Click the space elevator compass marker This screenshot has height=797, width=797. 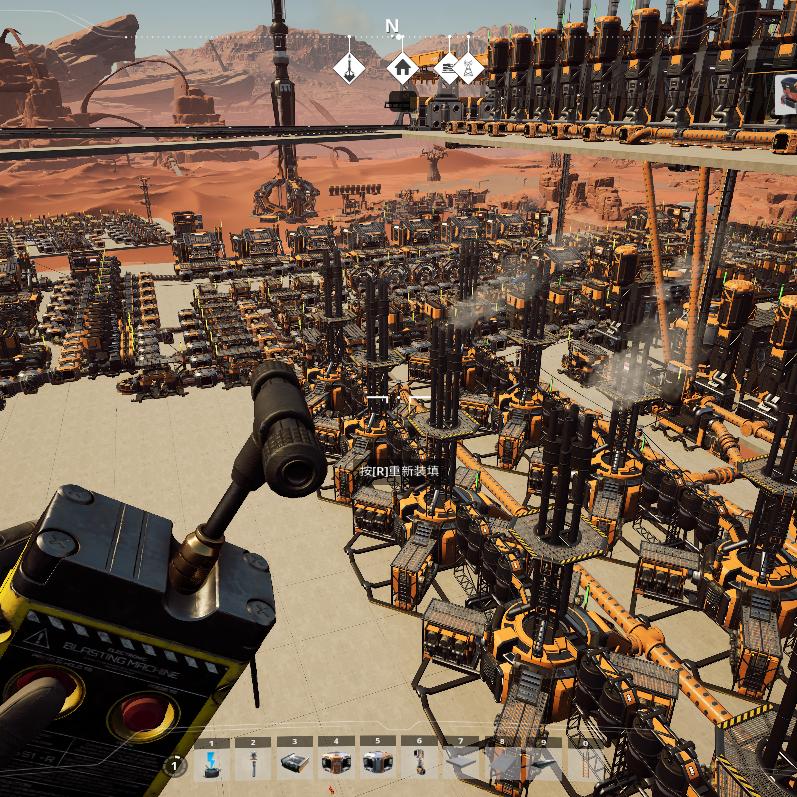point(349,68)
